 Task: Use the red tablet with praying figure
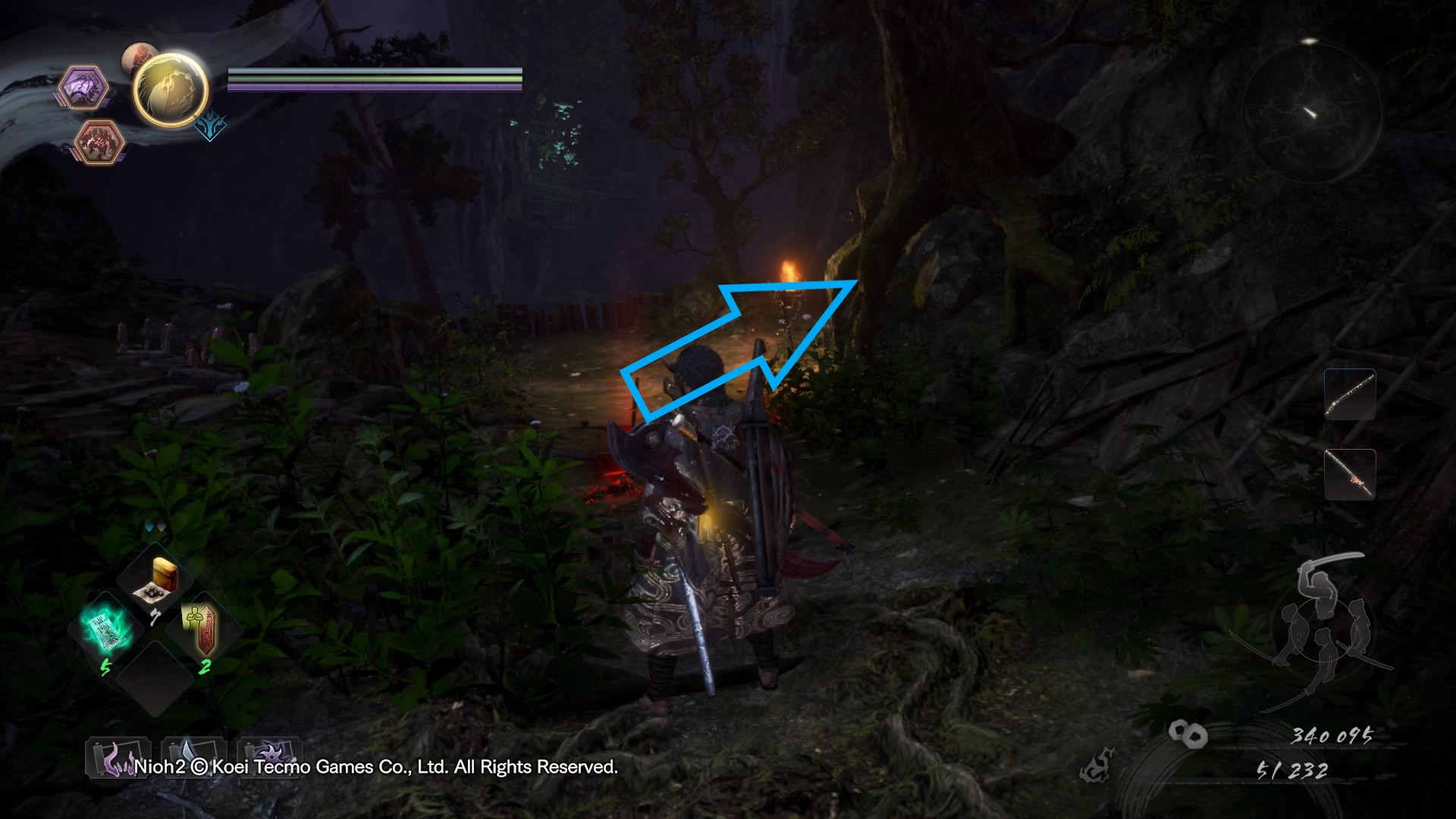tap(202, 631)
